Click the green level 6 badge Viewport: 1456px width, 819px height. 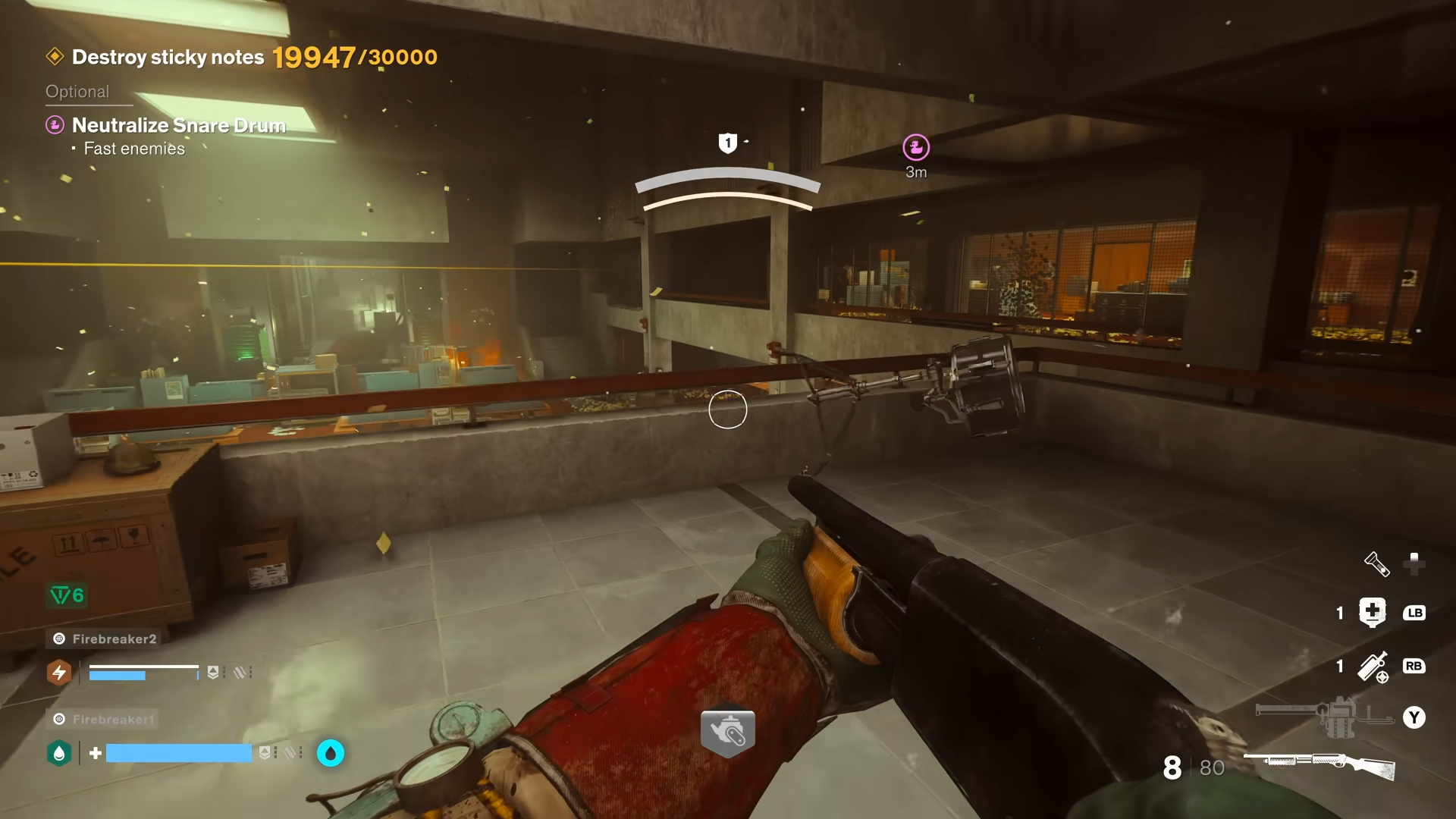point(67,595)
